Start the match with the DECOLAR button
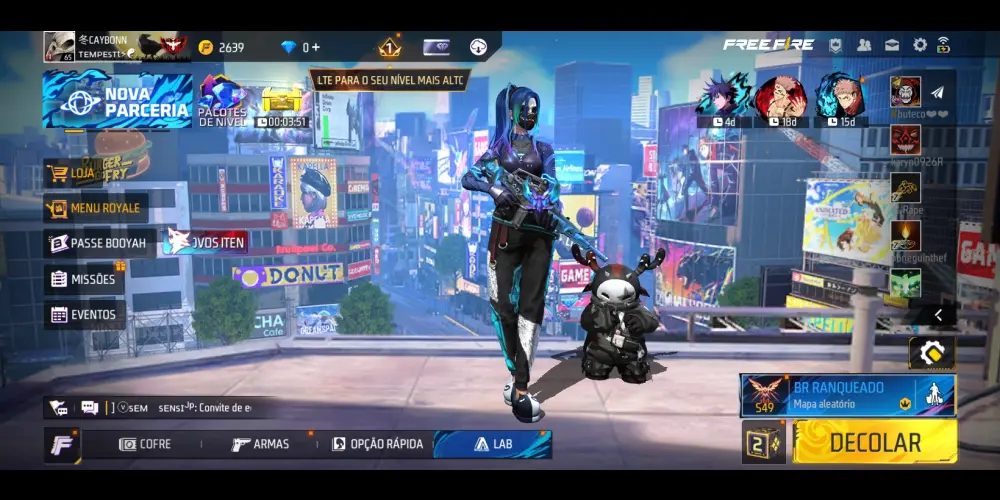The width and height of the screenshot is (1000, 500). tap(875, 442)
